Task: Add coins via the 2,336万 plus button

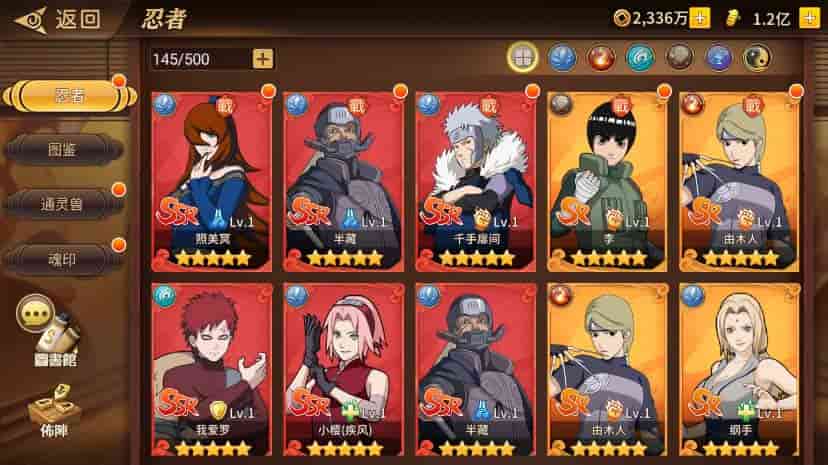Action: pos(700,18)
